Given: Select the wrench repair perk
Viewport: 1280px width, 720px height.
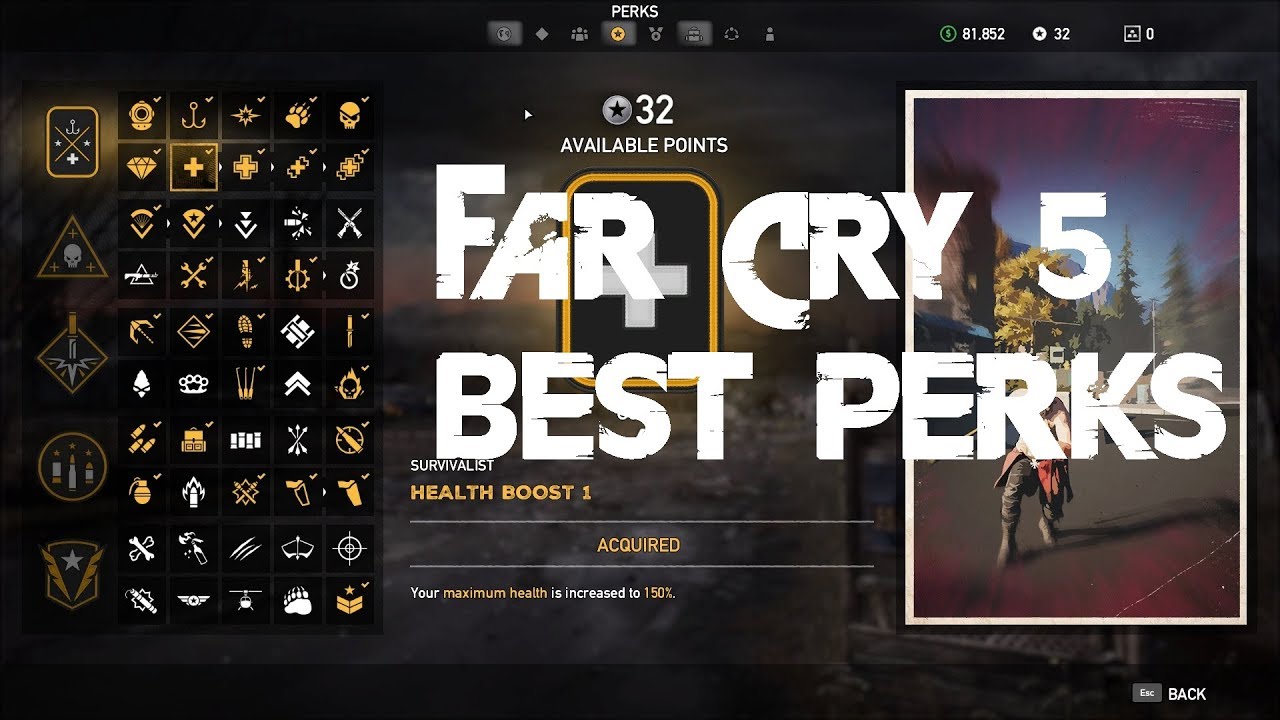Looking at the screenshot, I should [193, 273].
